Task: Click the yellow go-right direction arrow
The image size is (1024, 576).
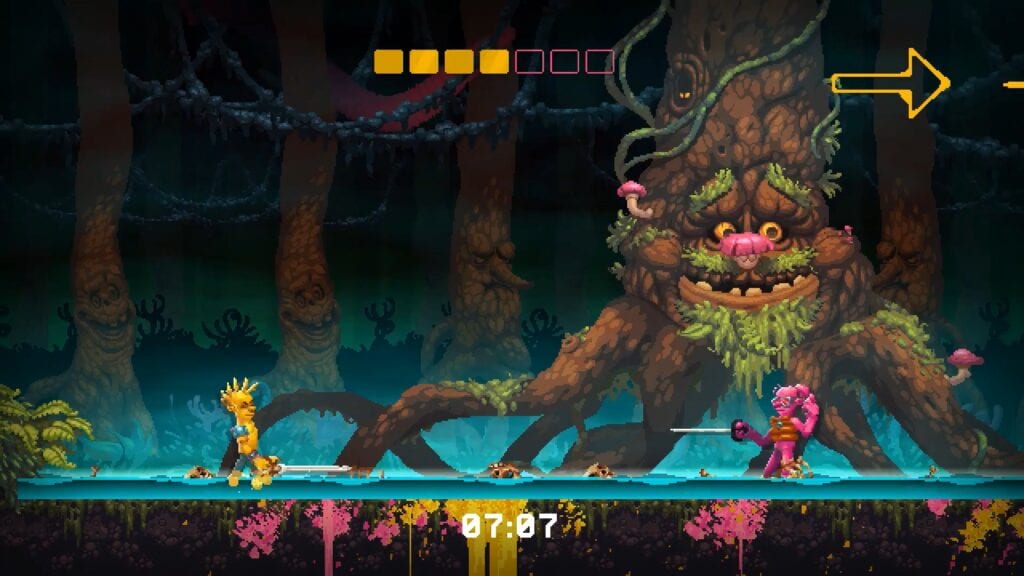Action: 890,83
